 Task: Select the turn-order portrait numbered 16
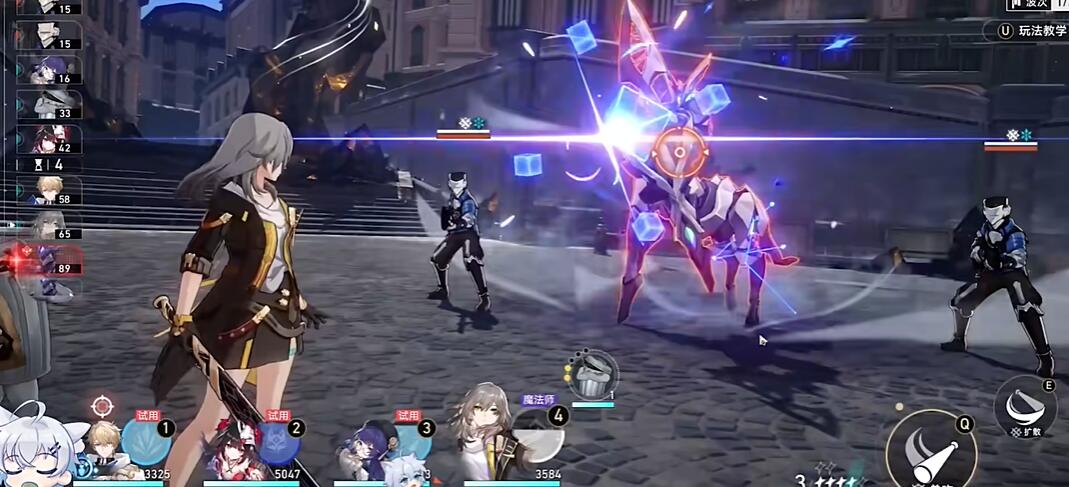coord(48,70)
